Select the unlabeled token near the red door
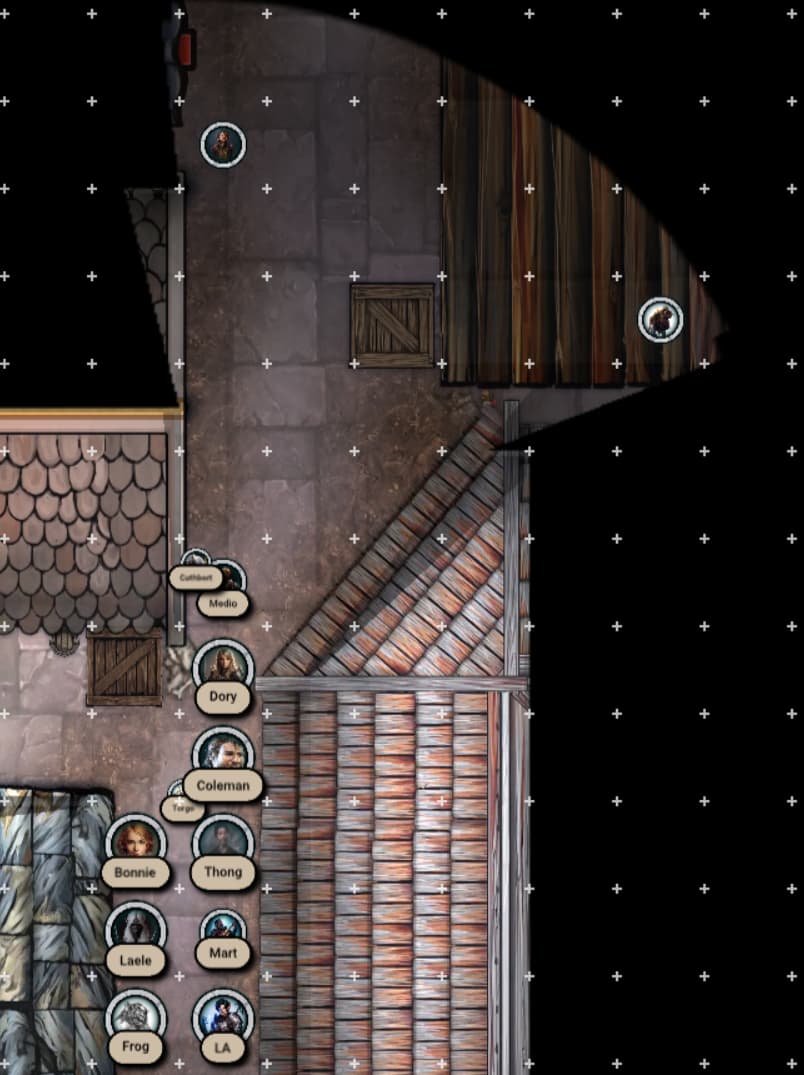804x1075 pixels. 223,145
